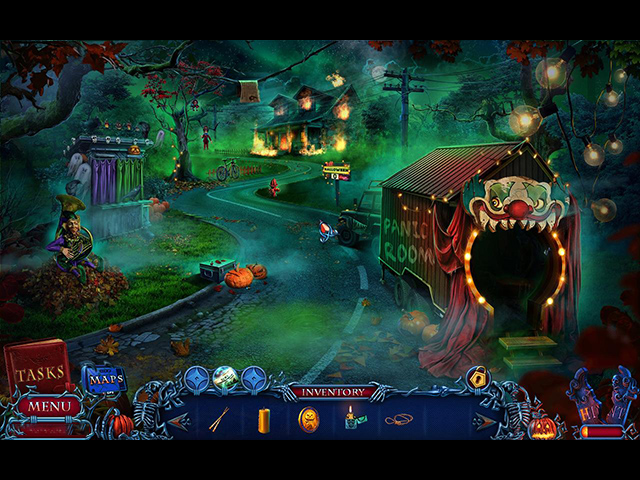Image resolution: width=640 pixels, height=480 pixels.
Task: Open the Maps button
Action: (x=104, y=379)
